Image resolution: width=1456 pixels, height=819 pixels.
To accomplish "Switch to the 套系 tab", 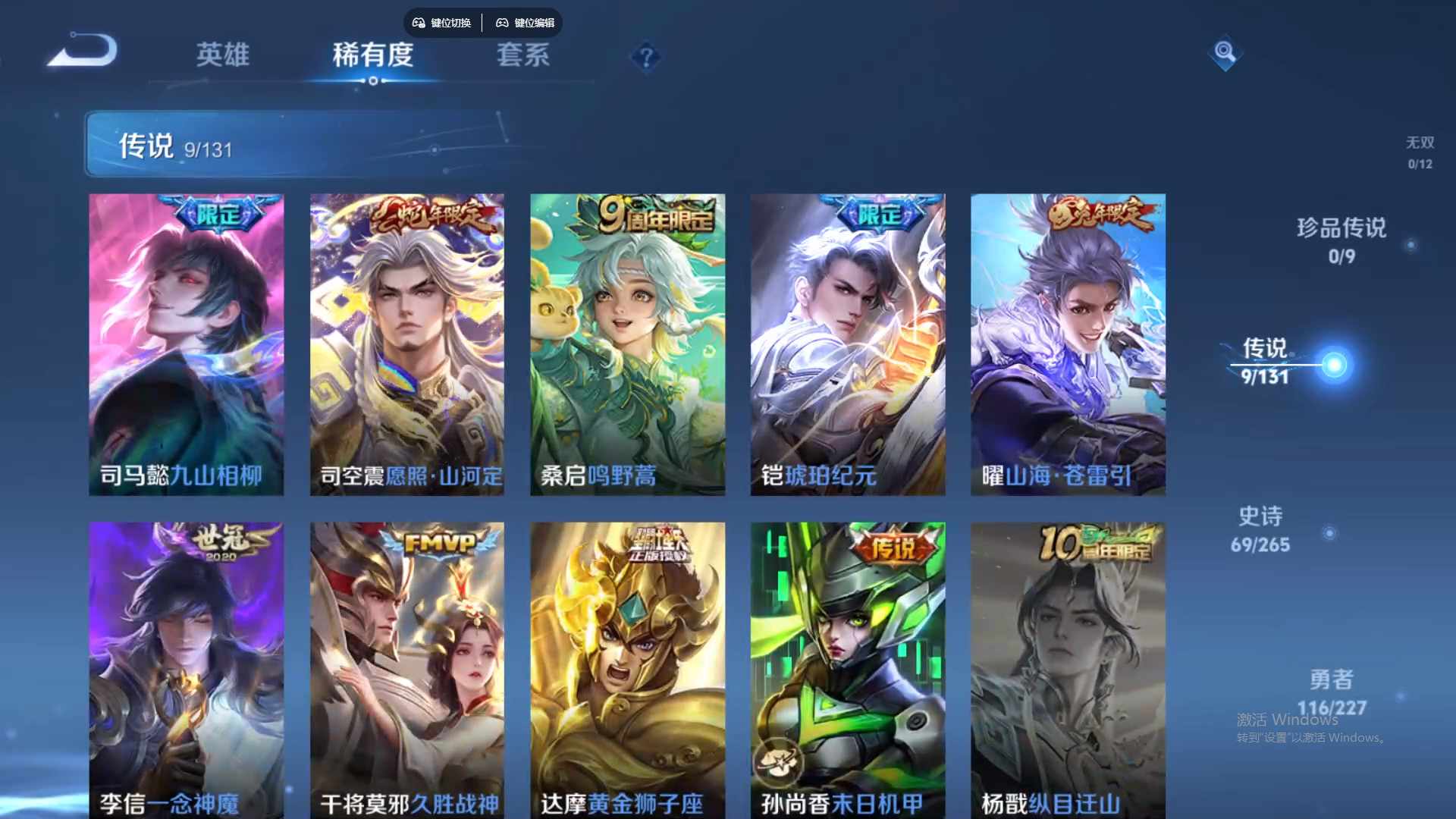I will click(x=525, y=55).
